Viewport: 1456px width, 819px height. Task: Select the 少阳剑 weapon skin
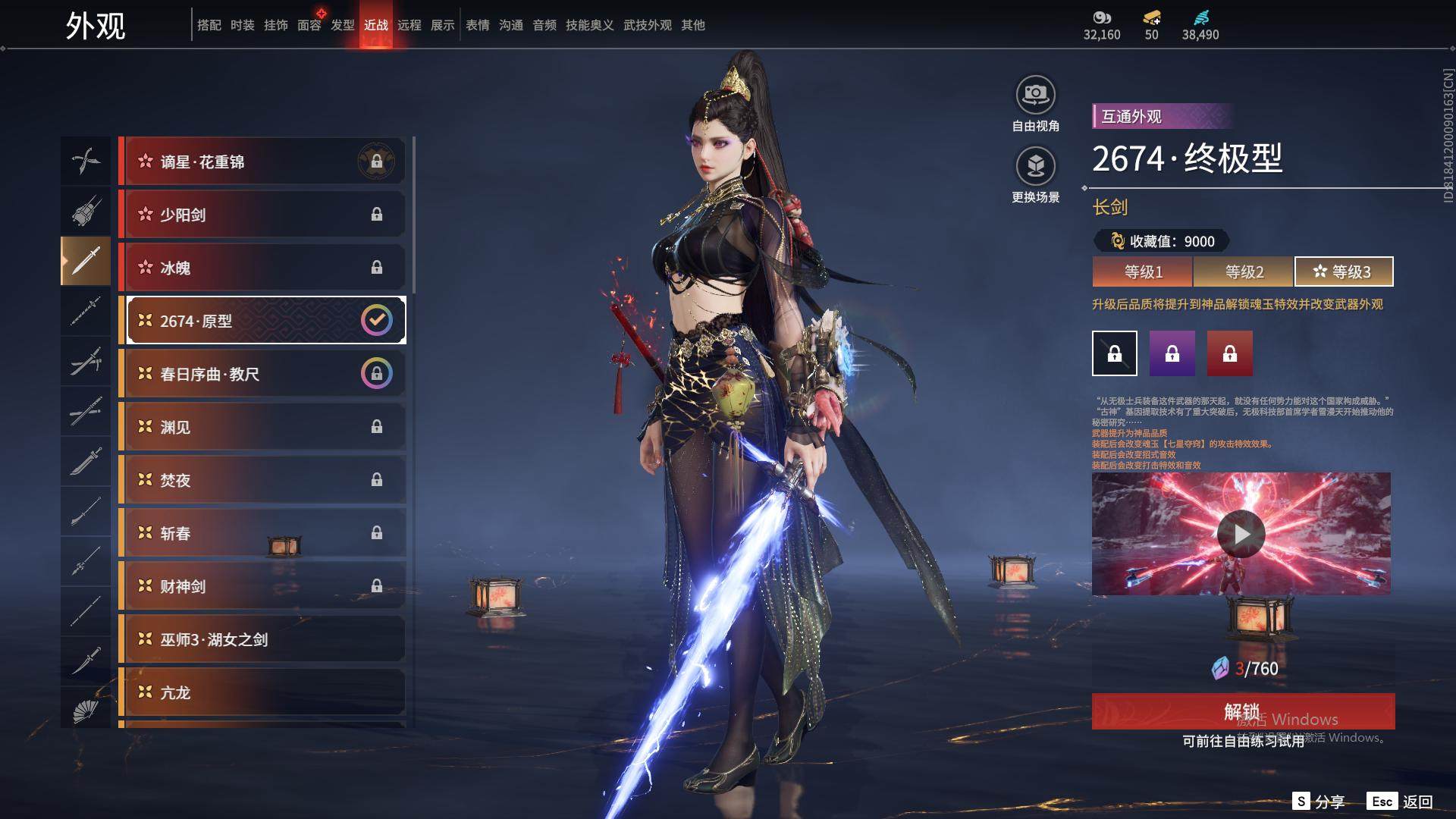262,215
